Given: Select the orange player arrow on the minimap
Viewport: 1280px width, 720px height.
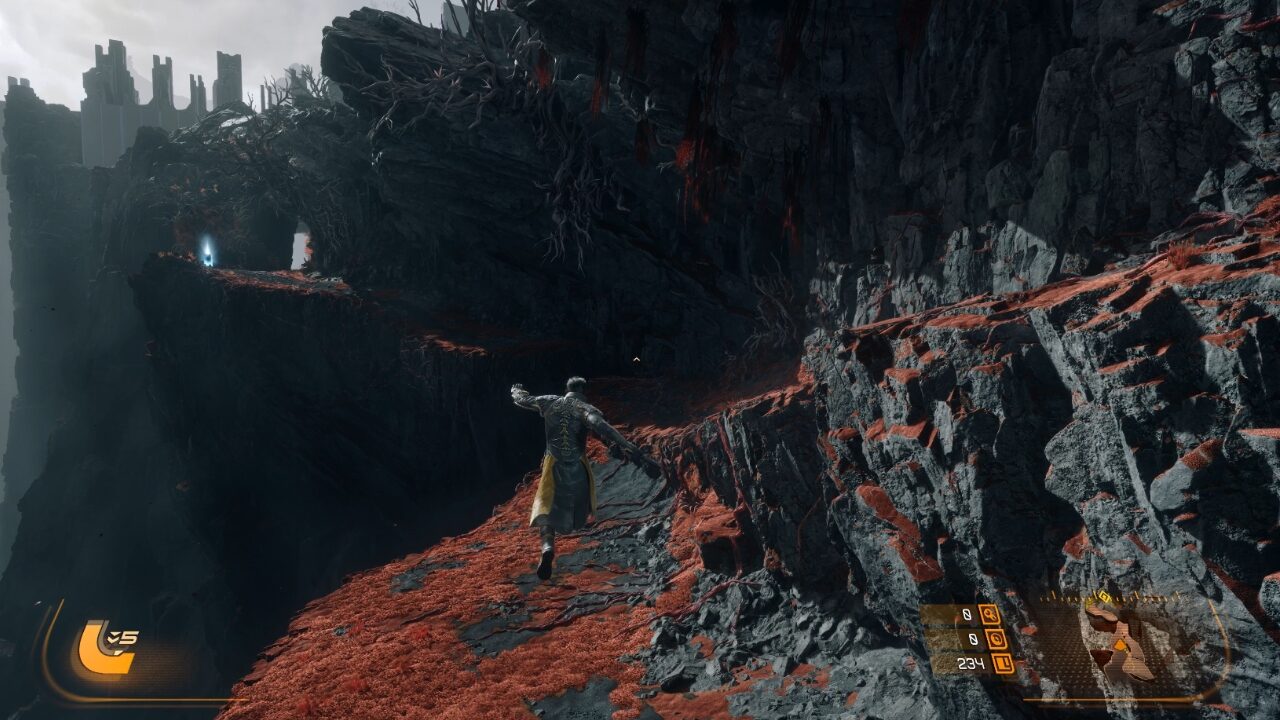Looking at the screenshot, I should click(x=1120, y=645).
